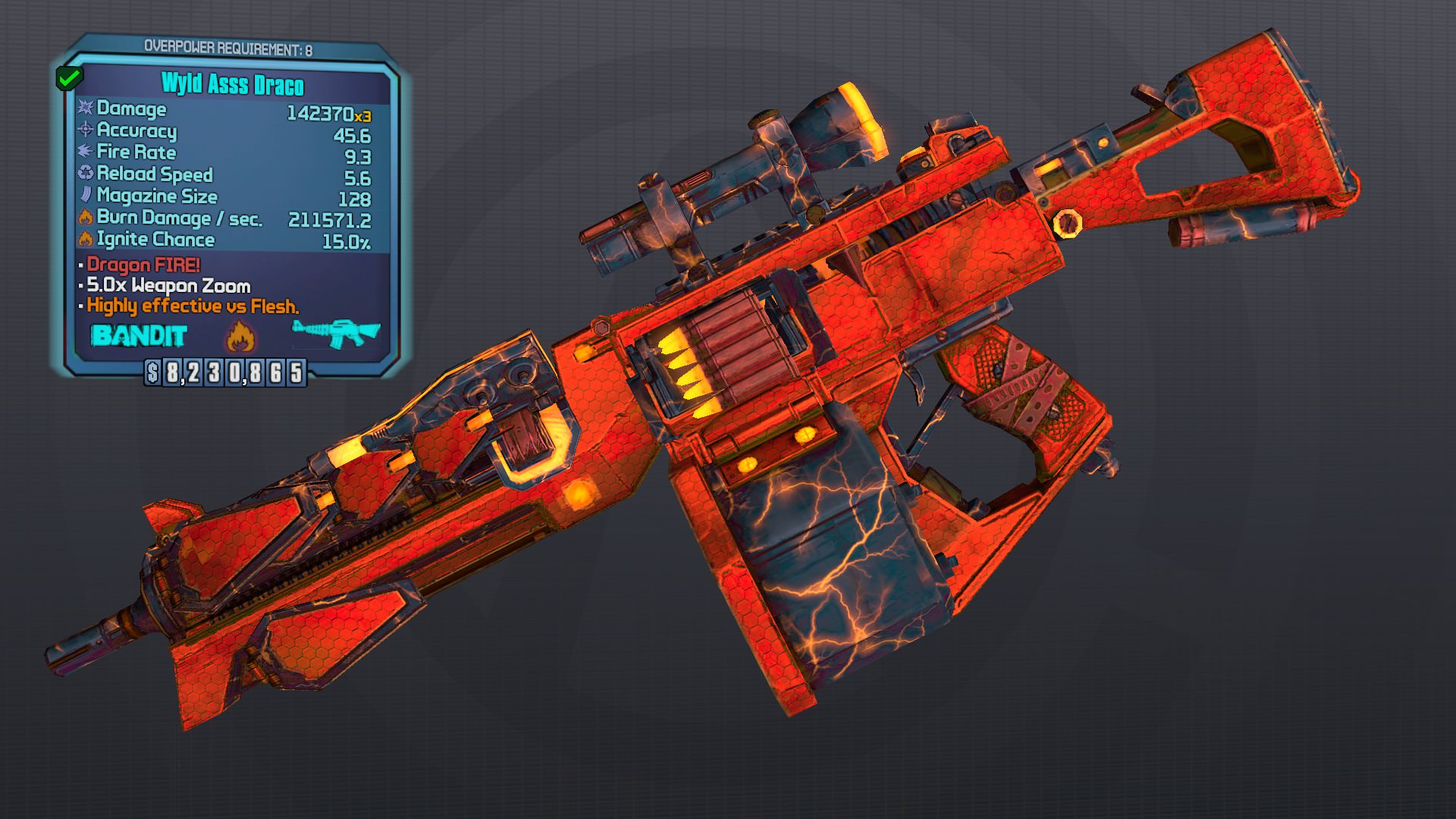1456x819 pixels.
Task: Click the green checkmark on the item card
Action: tap(70, 78)
